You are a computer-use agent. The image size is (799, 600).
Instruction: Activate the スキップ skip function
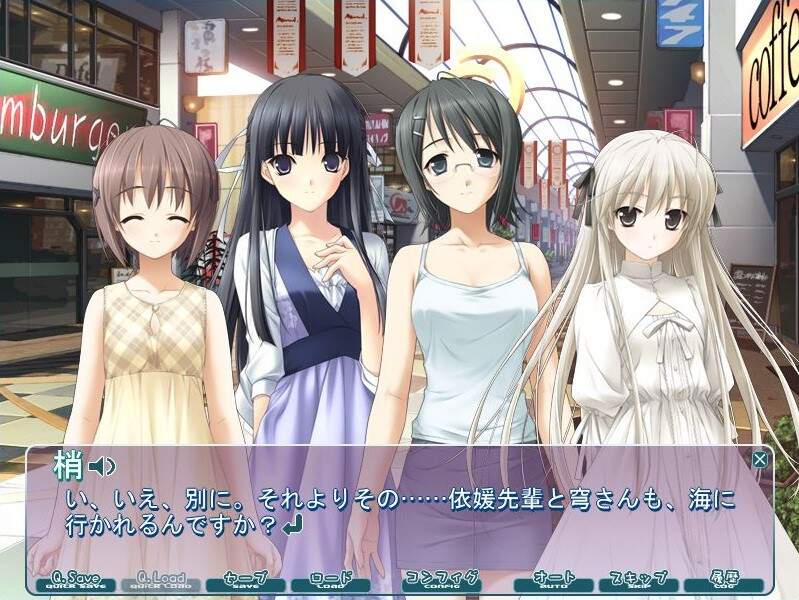pyautogui.click(x=638, y=581)
